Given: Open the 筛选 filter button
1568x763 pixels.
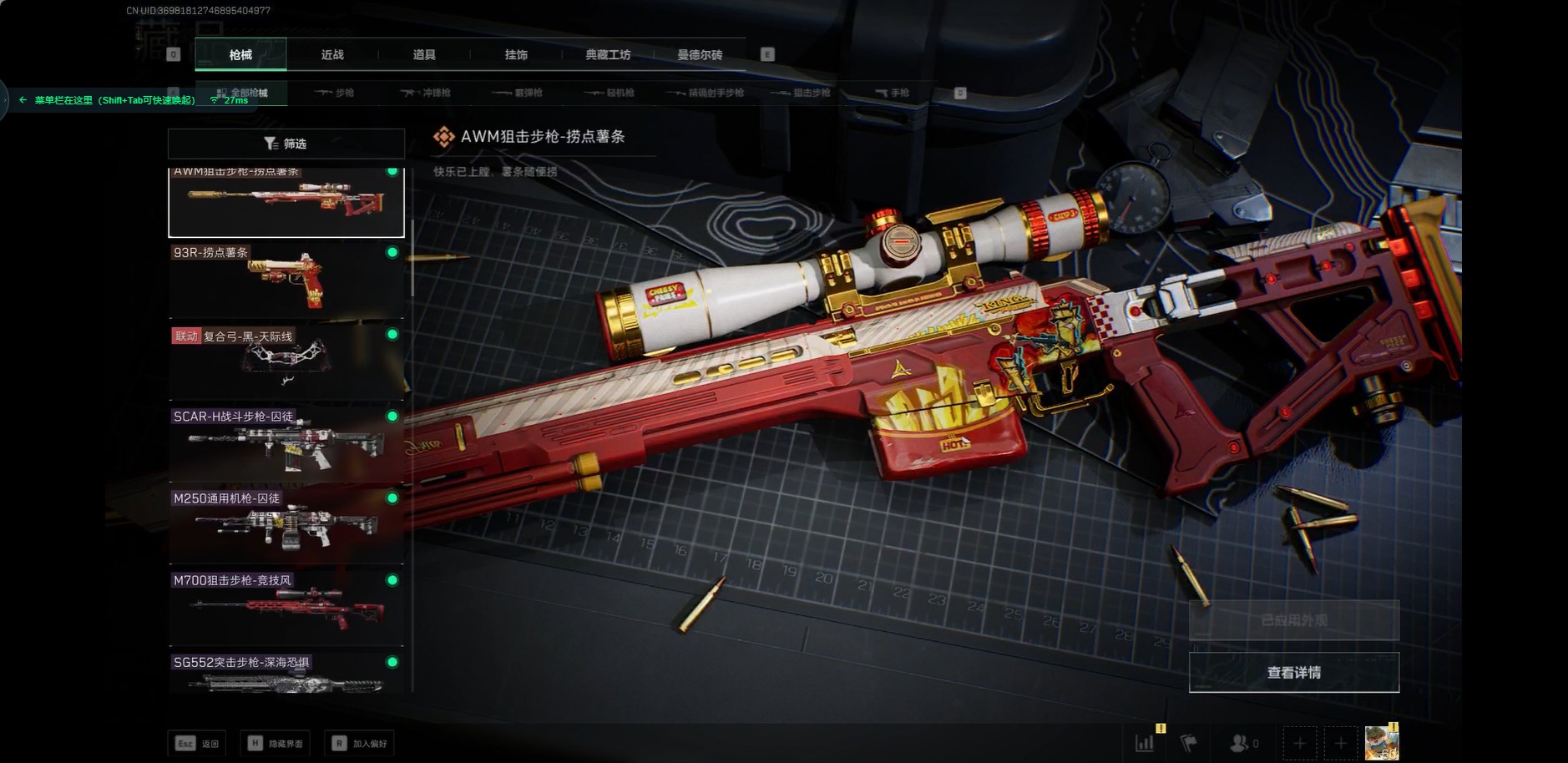Looking at the screenshot, I should [x=286, y=144].
